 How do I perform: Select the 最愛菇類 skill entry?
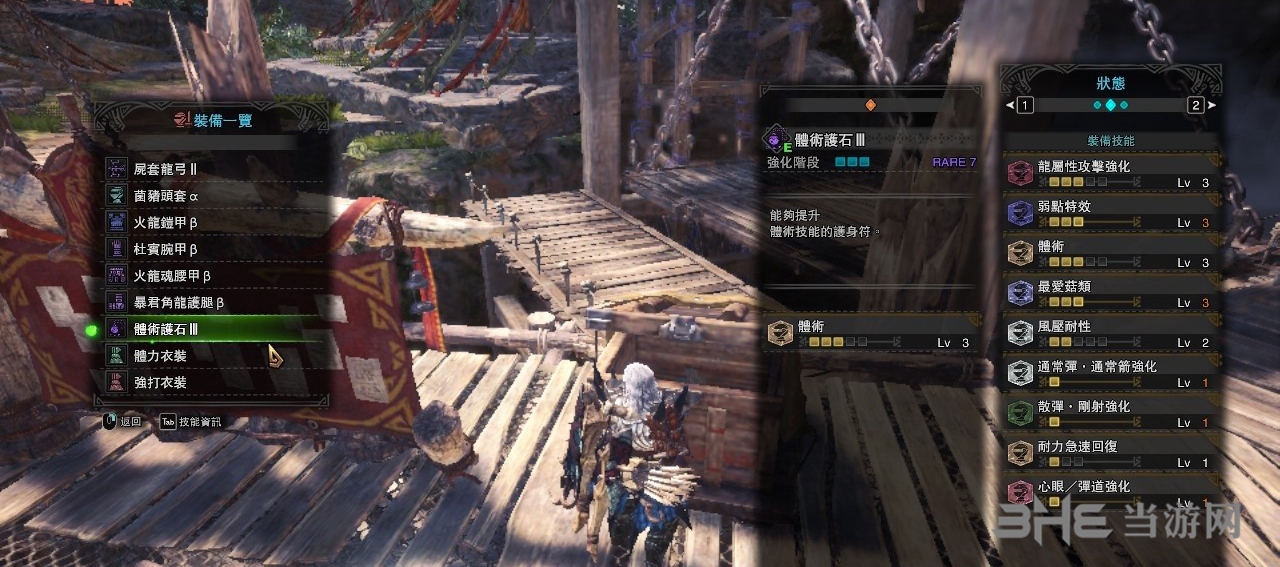pyautogui.click(x=1112, y=294)
